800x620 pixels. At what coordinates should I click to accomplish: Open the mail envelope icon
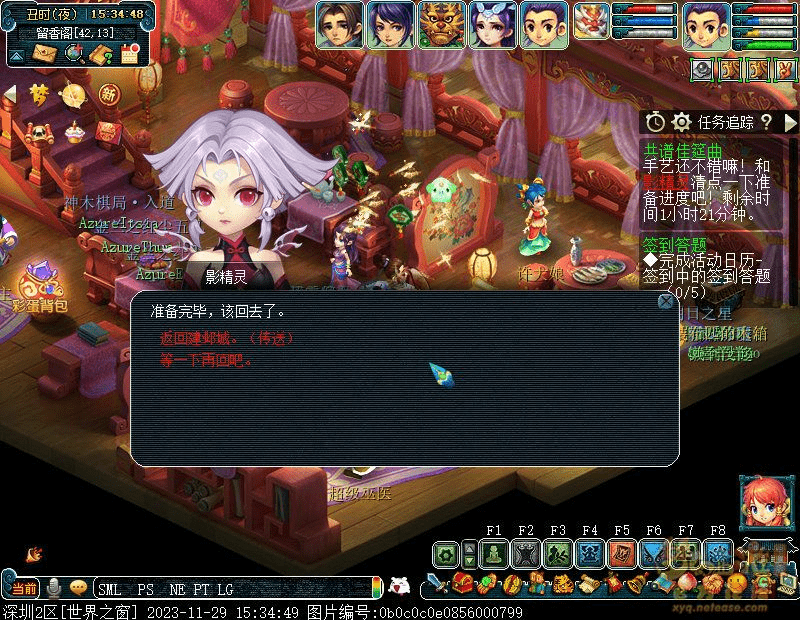(43, 54)
